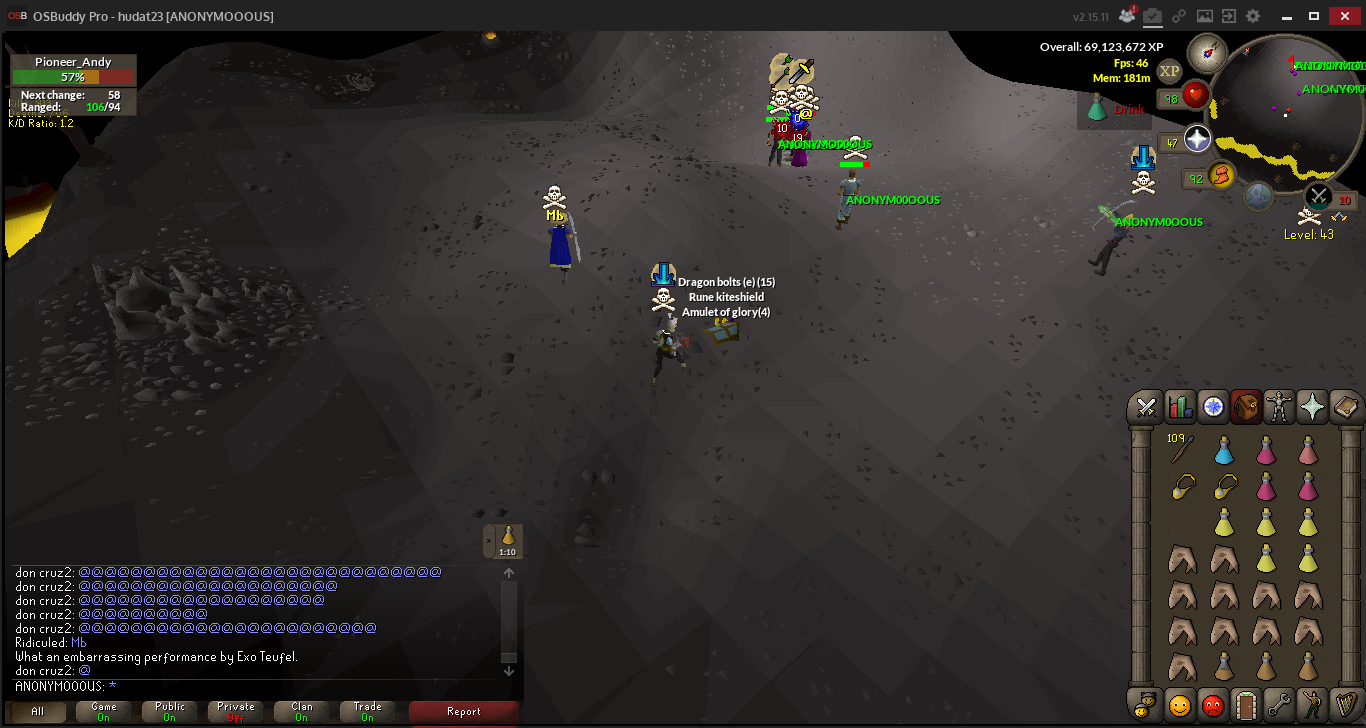
Task: Click the stack of 109 arrows
Action: tap(1181, 452)
